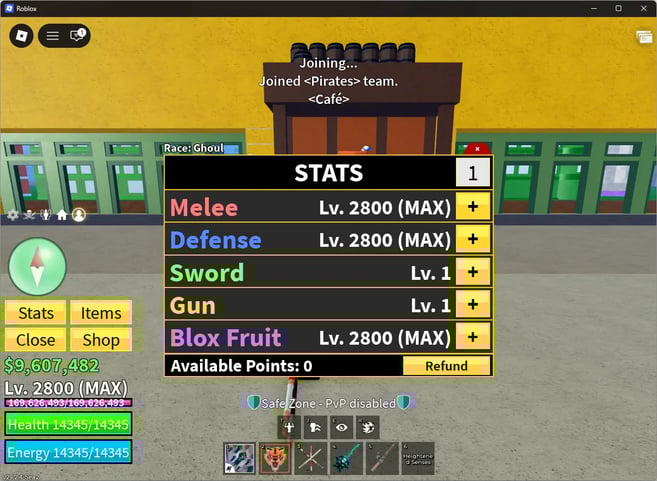Open the Roblox main menu logo button
657x481 pixels.
pos(22,36)
